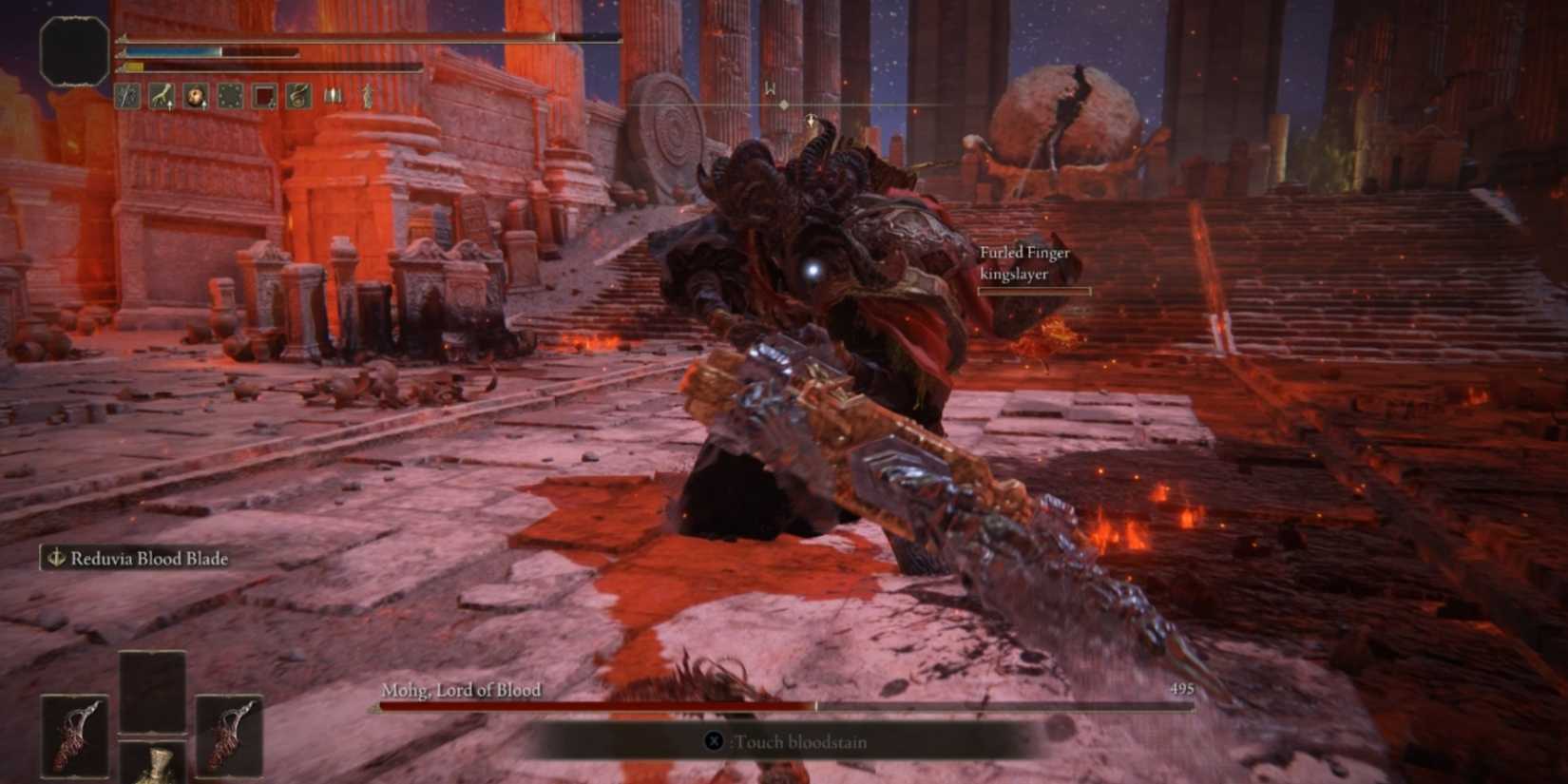
Task: Expand the empty armament slot above the flask
Action: [153, 689]
